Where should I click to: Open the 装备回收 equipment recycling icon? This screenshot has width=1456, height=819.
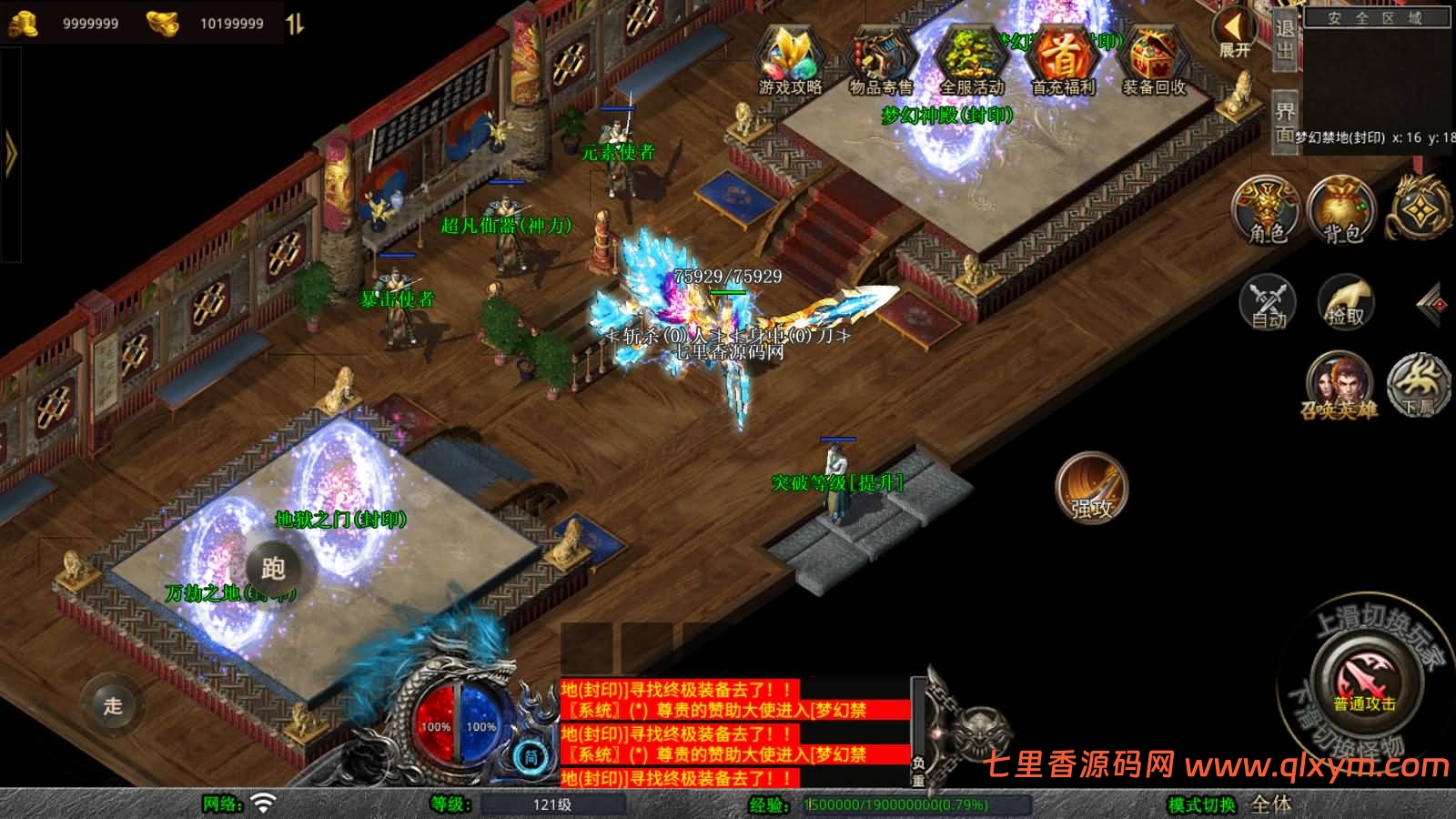(x=1152, y=56)
